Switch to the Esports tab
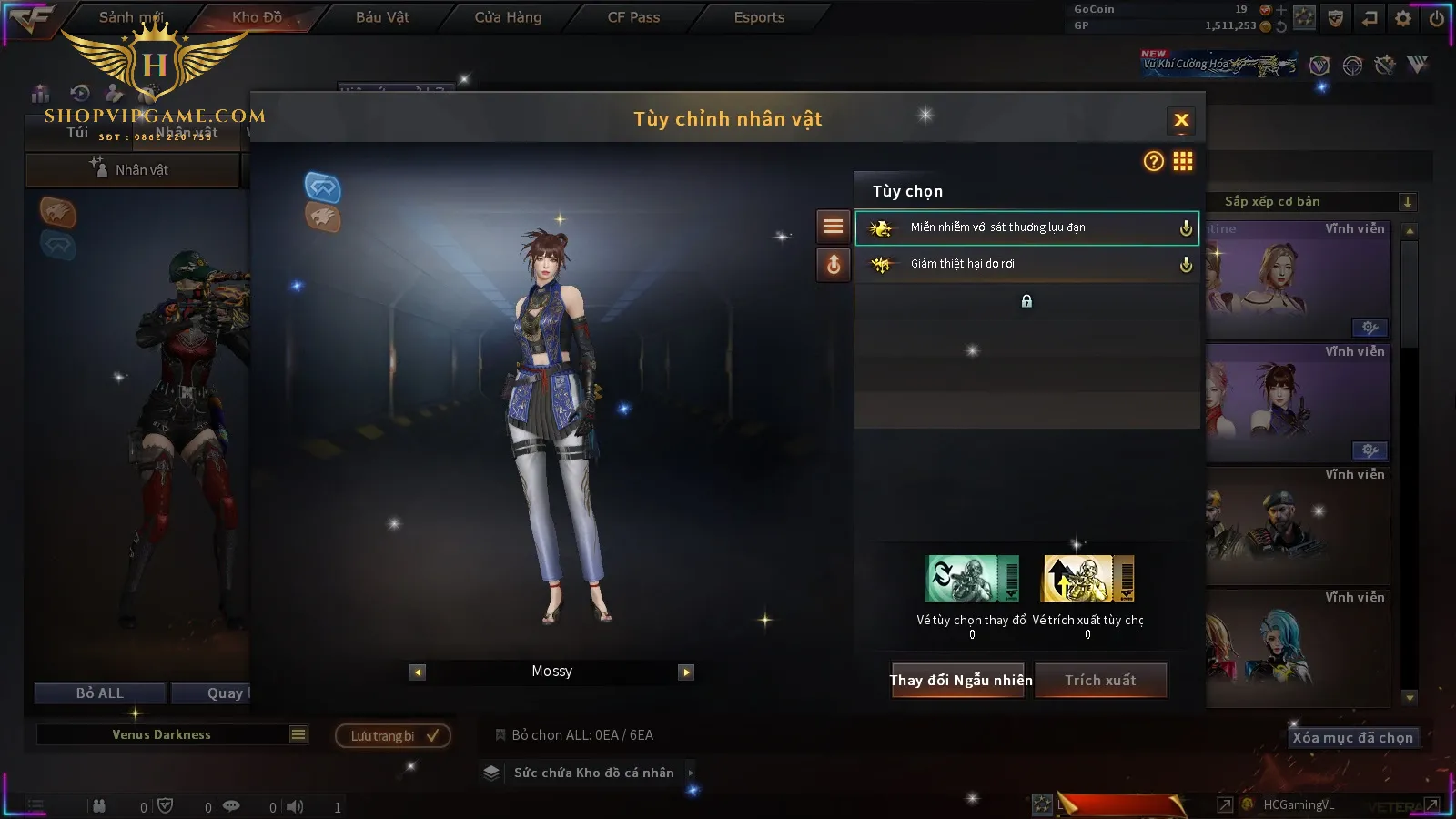Screen dimensions: 1456x819 coord(759,17)
